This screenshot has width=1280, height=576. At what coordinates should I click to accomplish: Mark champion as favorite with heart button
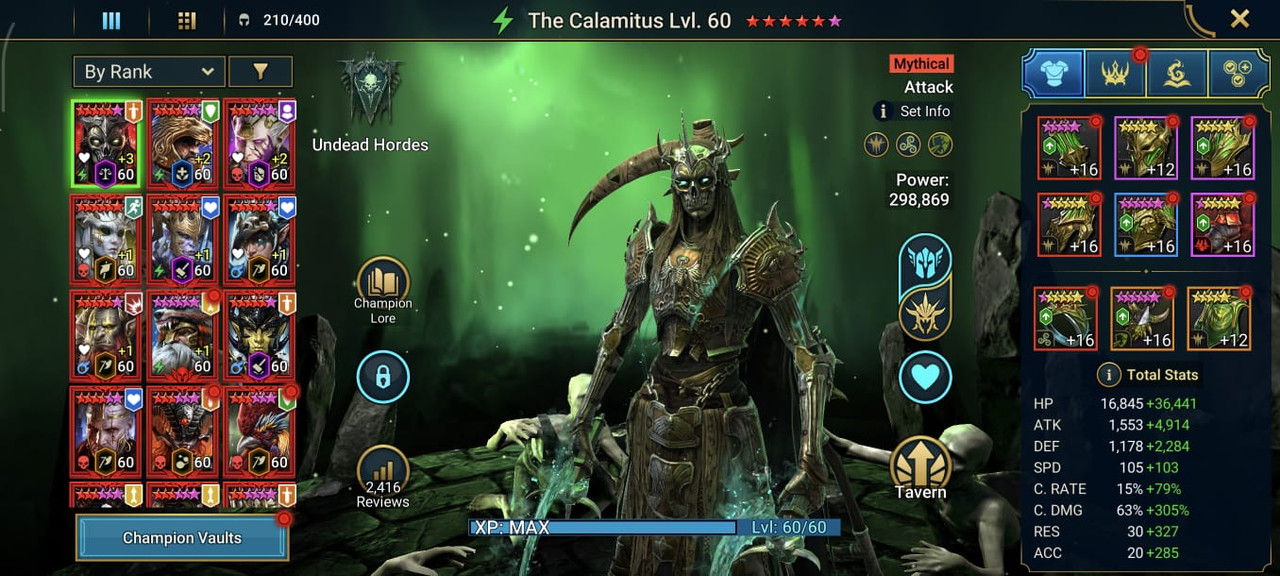coord(925,377)
